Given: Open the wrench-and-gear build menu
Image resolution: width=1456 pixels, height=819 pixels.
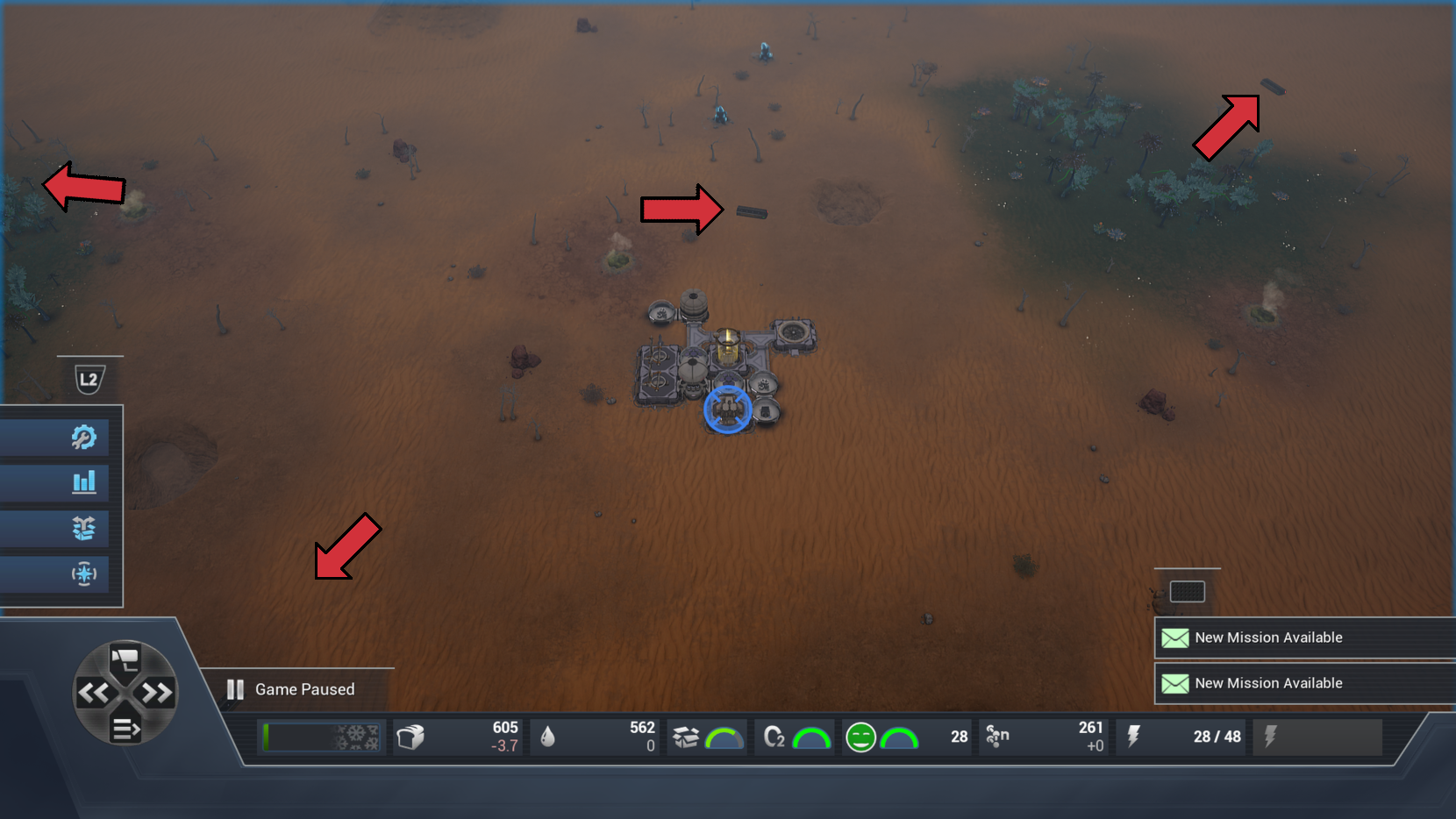Looking at the screenshot, I should tap(83, 437).
